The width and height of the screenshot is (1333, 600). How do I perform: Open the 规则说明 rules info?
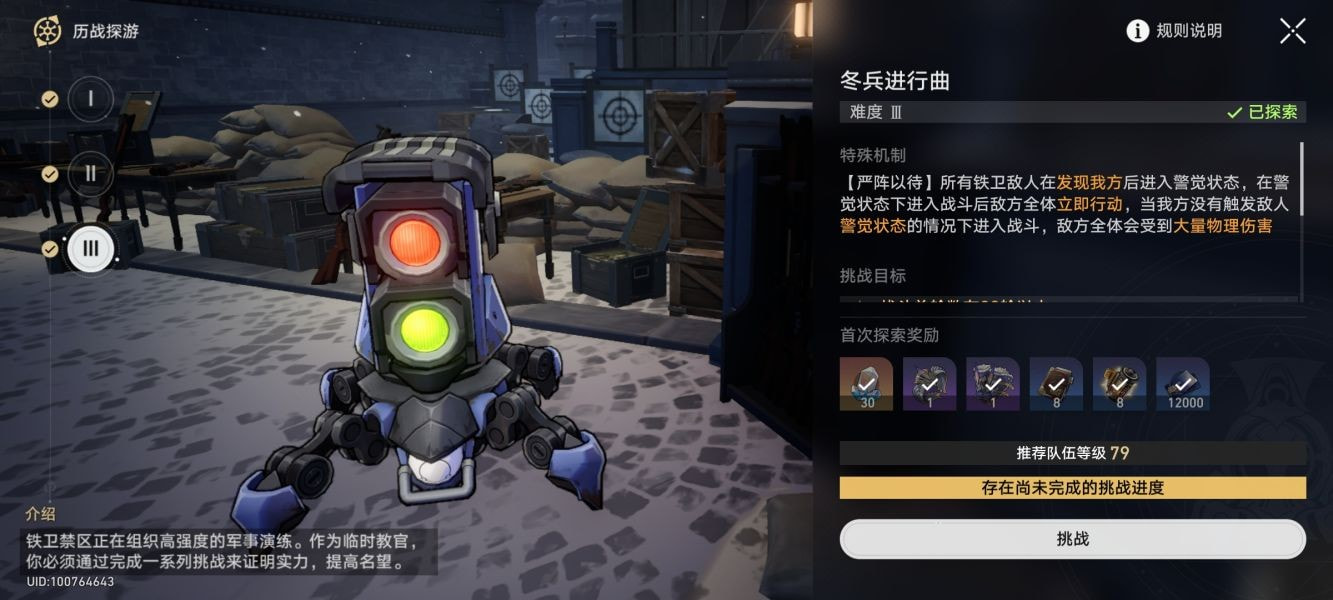pos(1174,31)
